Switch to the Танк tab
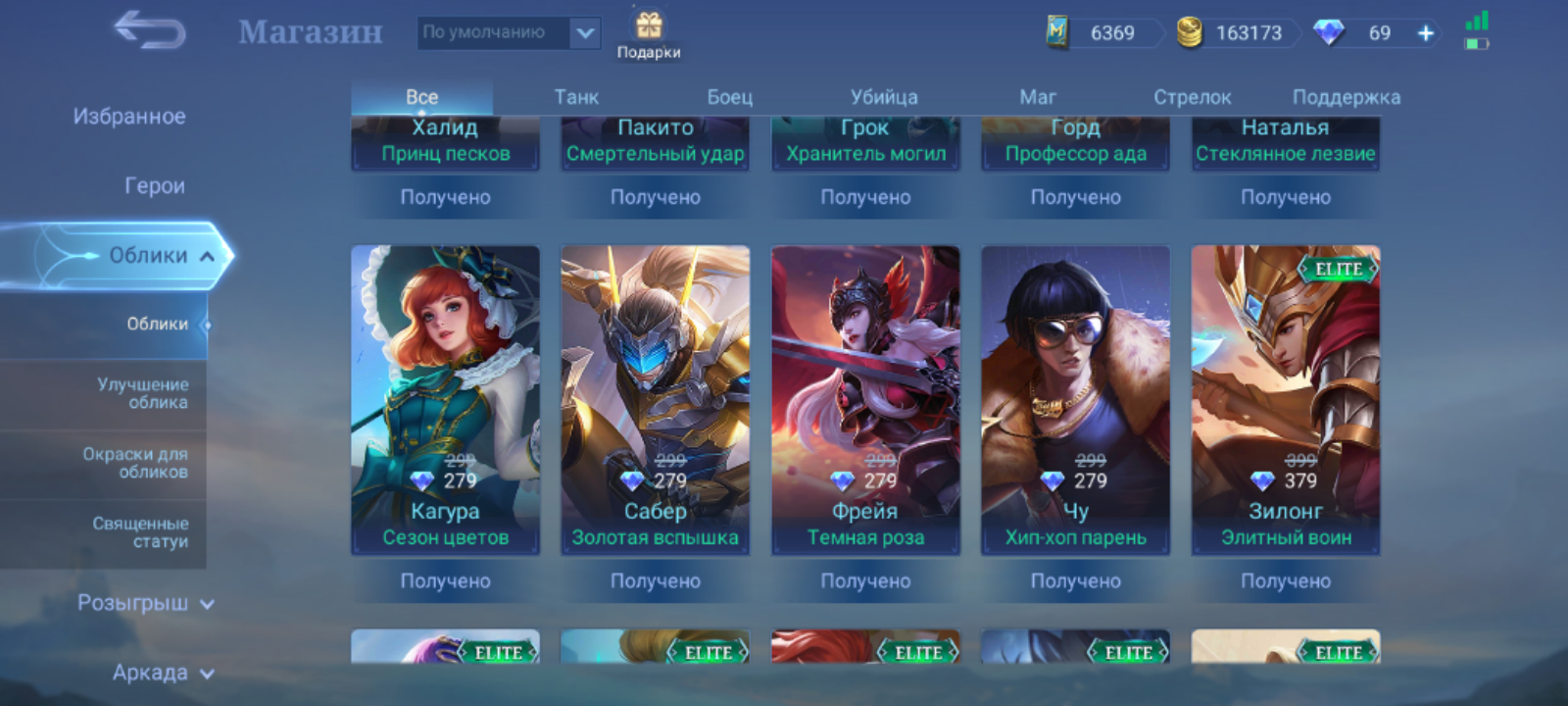Screen dimensions: 1568x706 pyautogui.click(x=576, y=97)
